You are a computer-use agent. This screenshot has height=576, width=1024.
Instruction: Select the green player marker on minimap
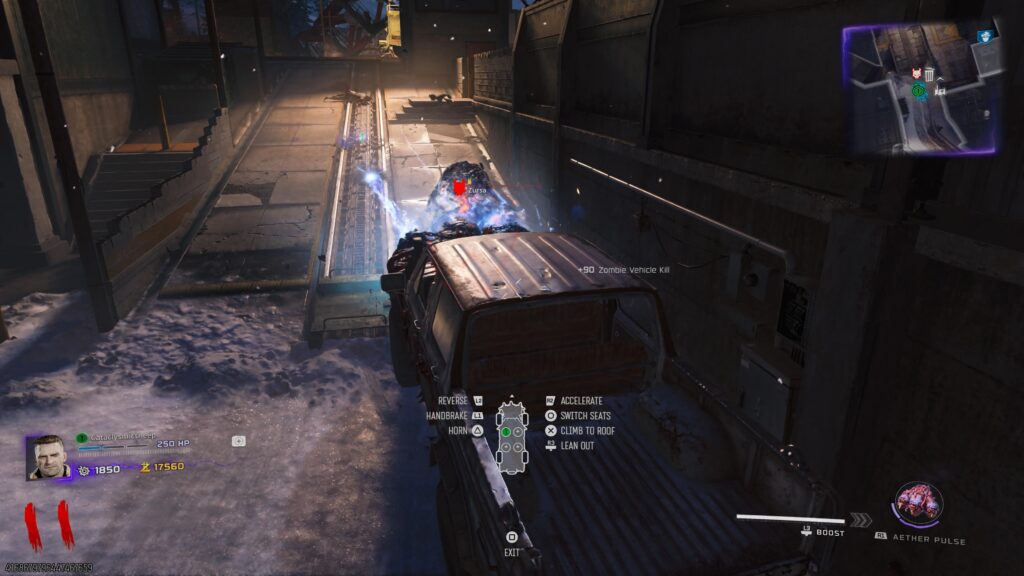click(917, 90)
